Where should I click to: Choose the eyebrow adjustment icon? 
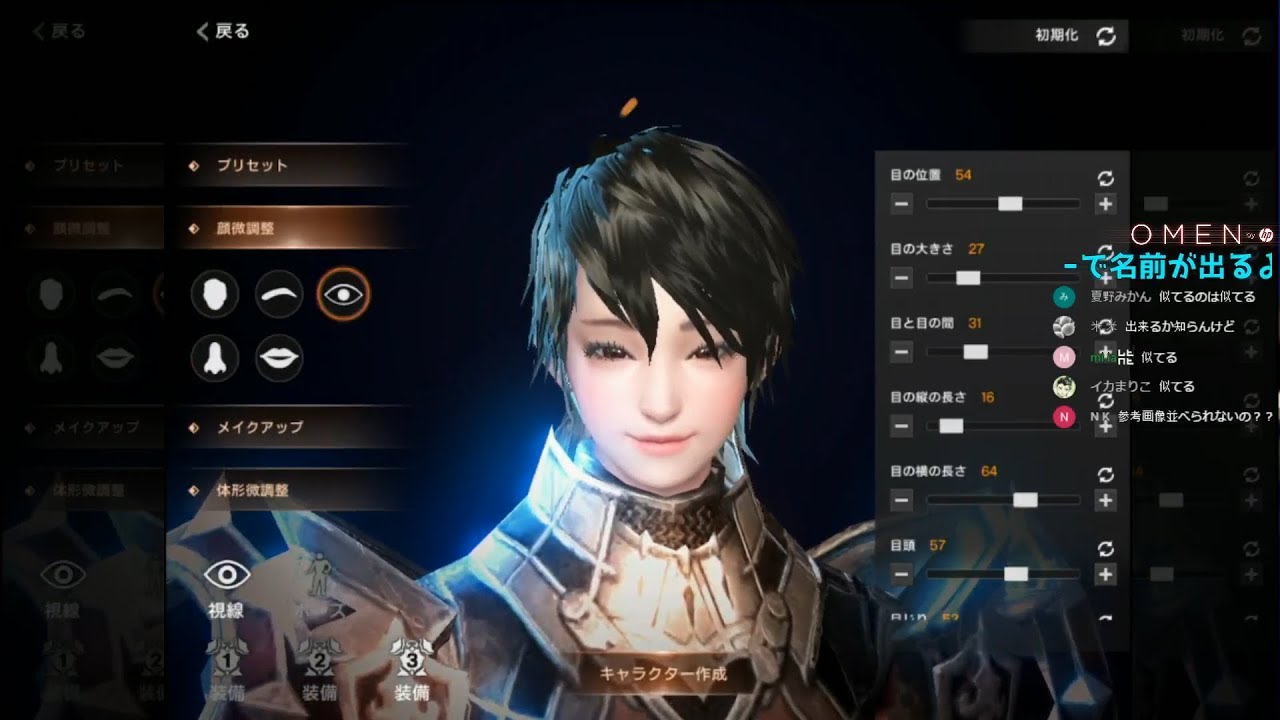[279, 294]
